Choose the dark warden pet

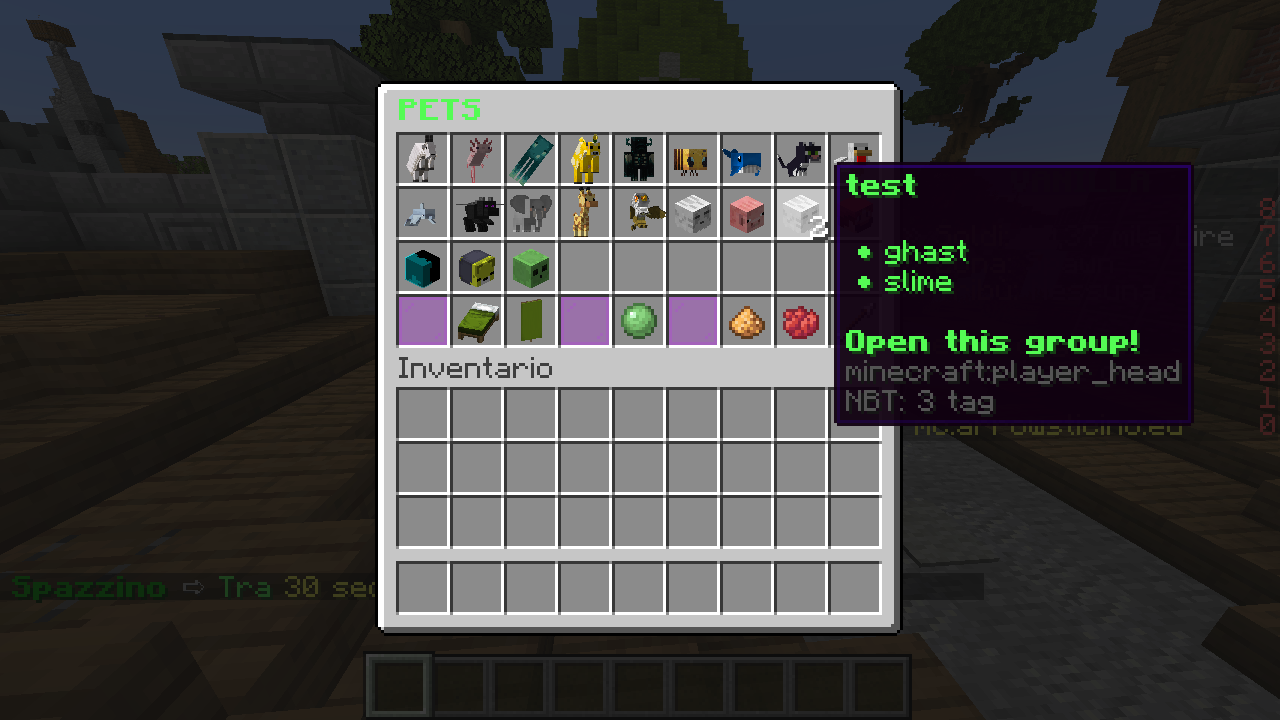click(x=638, y=159)
